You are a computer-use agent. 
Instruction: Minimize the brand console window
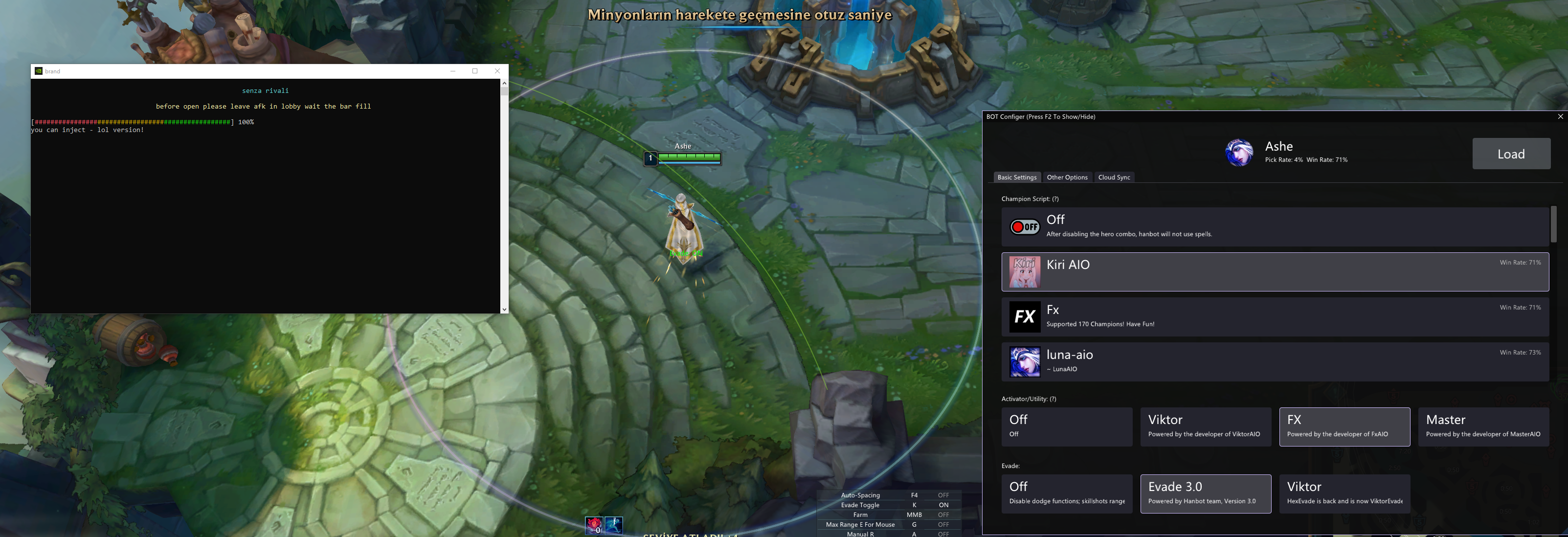(453, 71)
